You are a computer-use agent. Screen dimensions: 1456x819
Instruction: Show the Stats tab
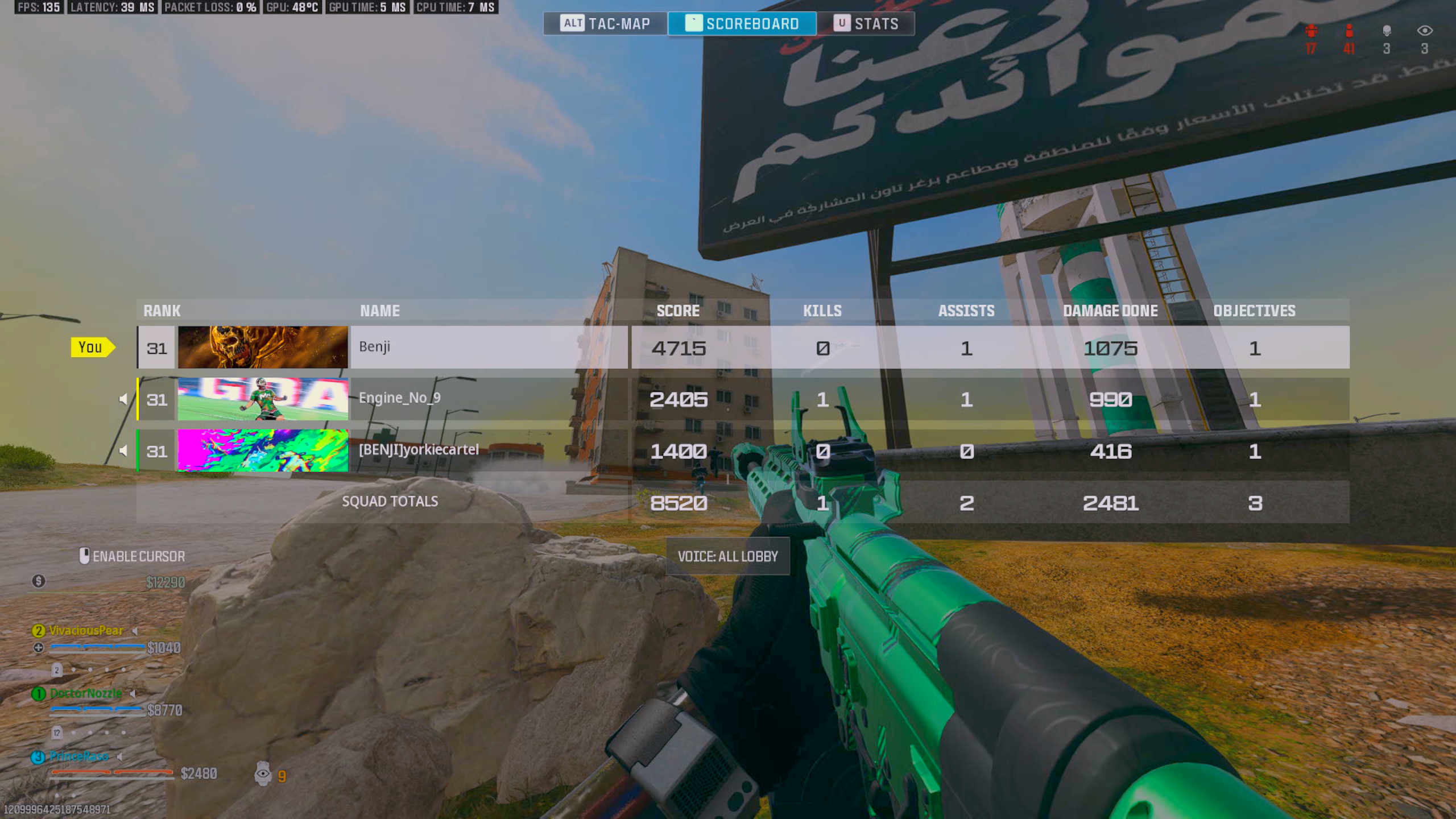coord(866,24)
